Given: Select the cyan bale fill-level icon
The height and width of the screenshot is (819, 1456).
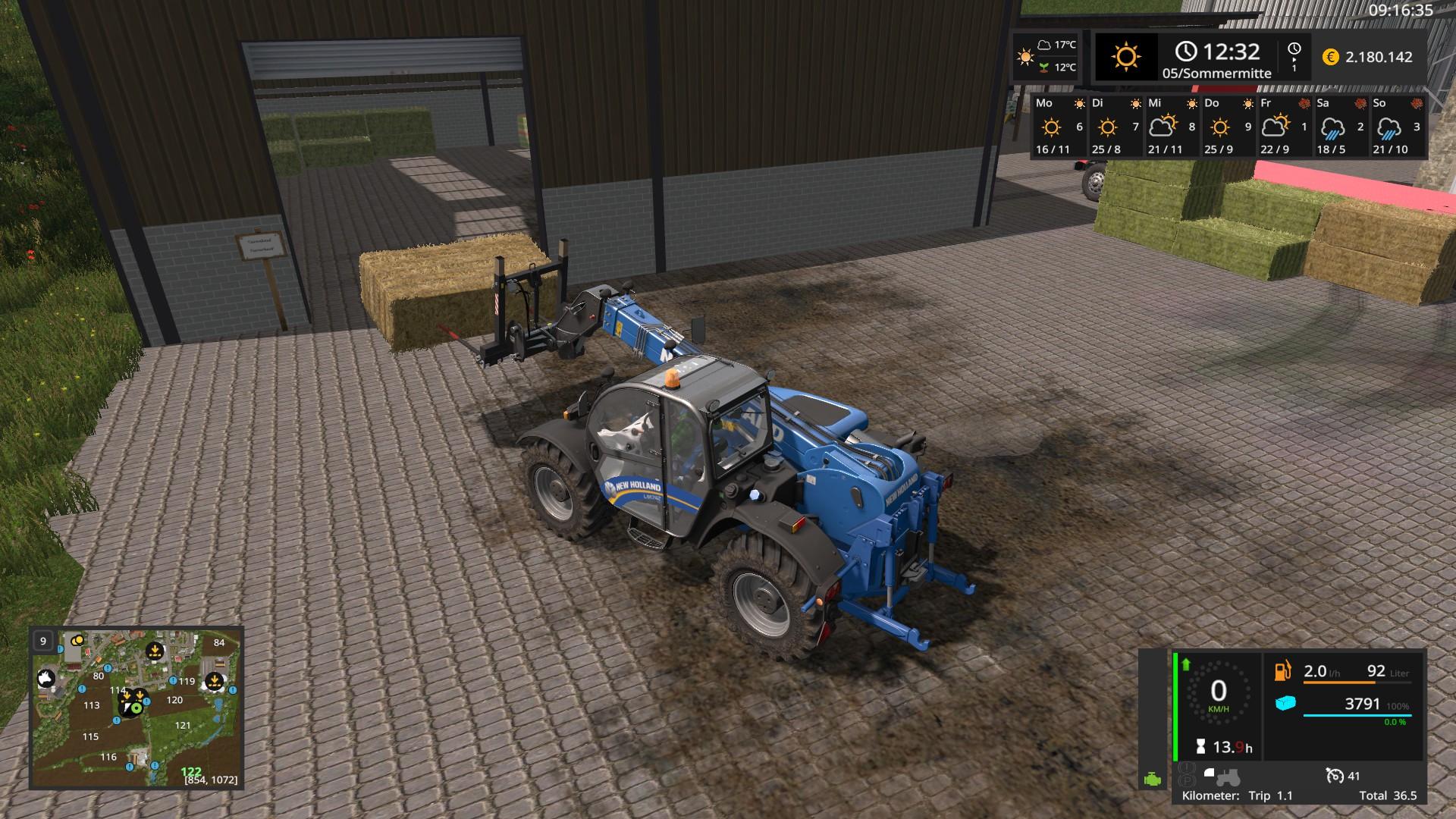Looking at the screenshot, I should point(1285,703).
